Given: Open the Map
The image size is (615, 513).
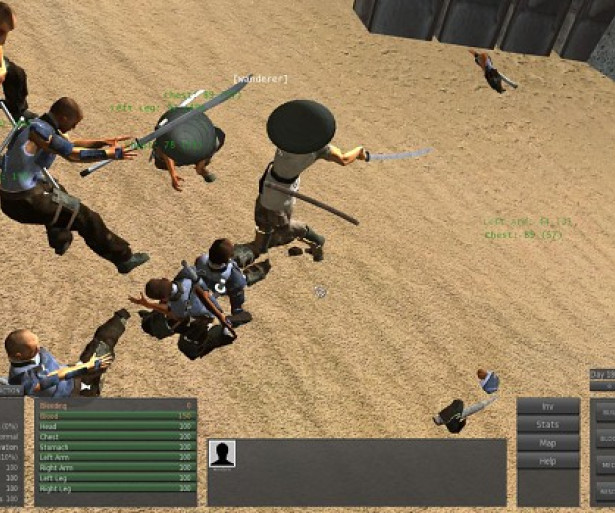Looking at the screenshot, I should (x=548, y=443).
